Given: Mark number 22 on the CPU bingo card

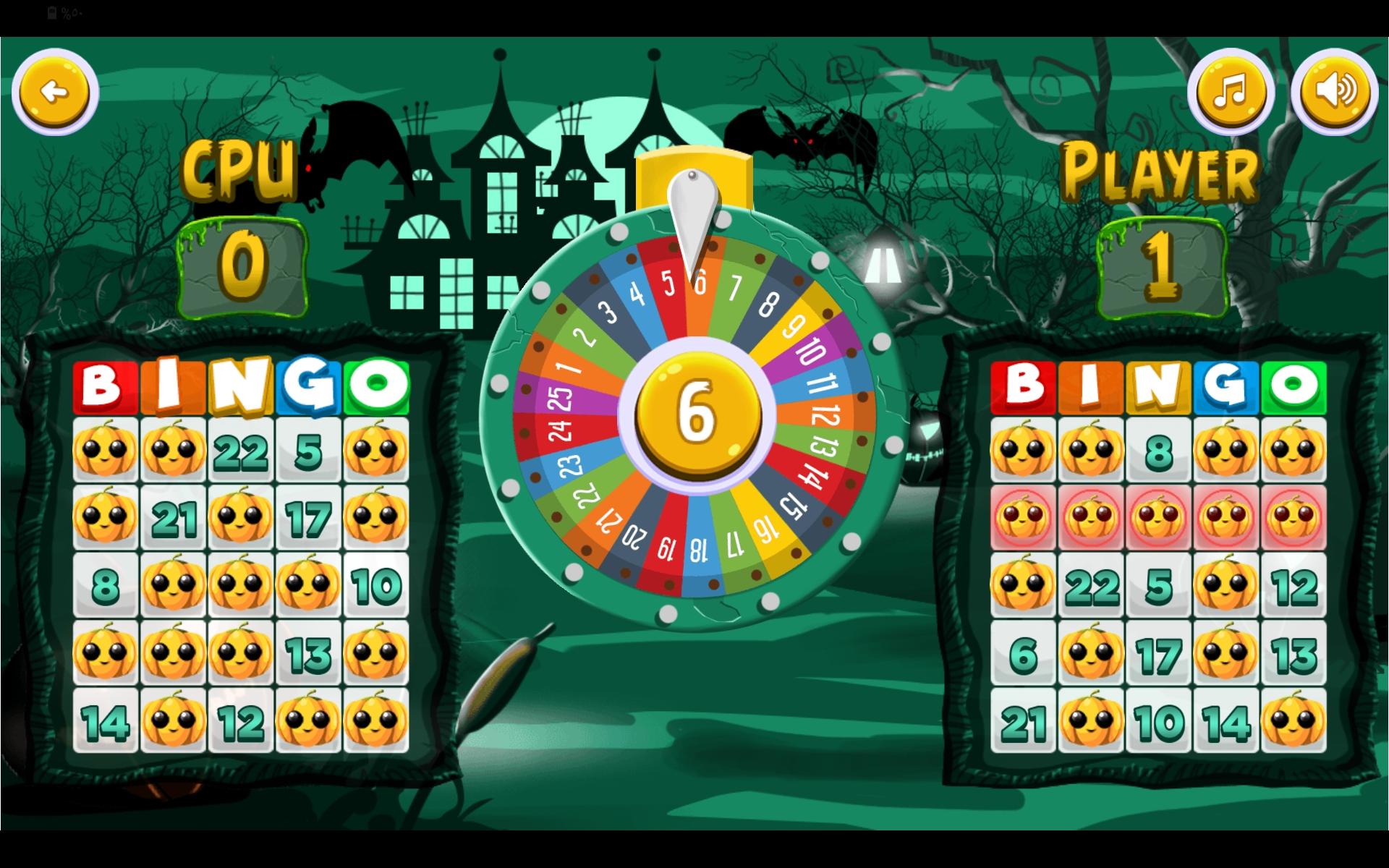Looking at the screenshot, I should 241,449.
